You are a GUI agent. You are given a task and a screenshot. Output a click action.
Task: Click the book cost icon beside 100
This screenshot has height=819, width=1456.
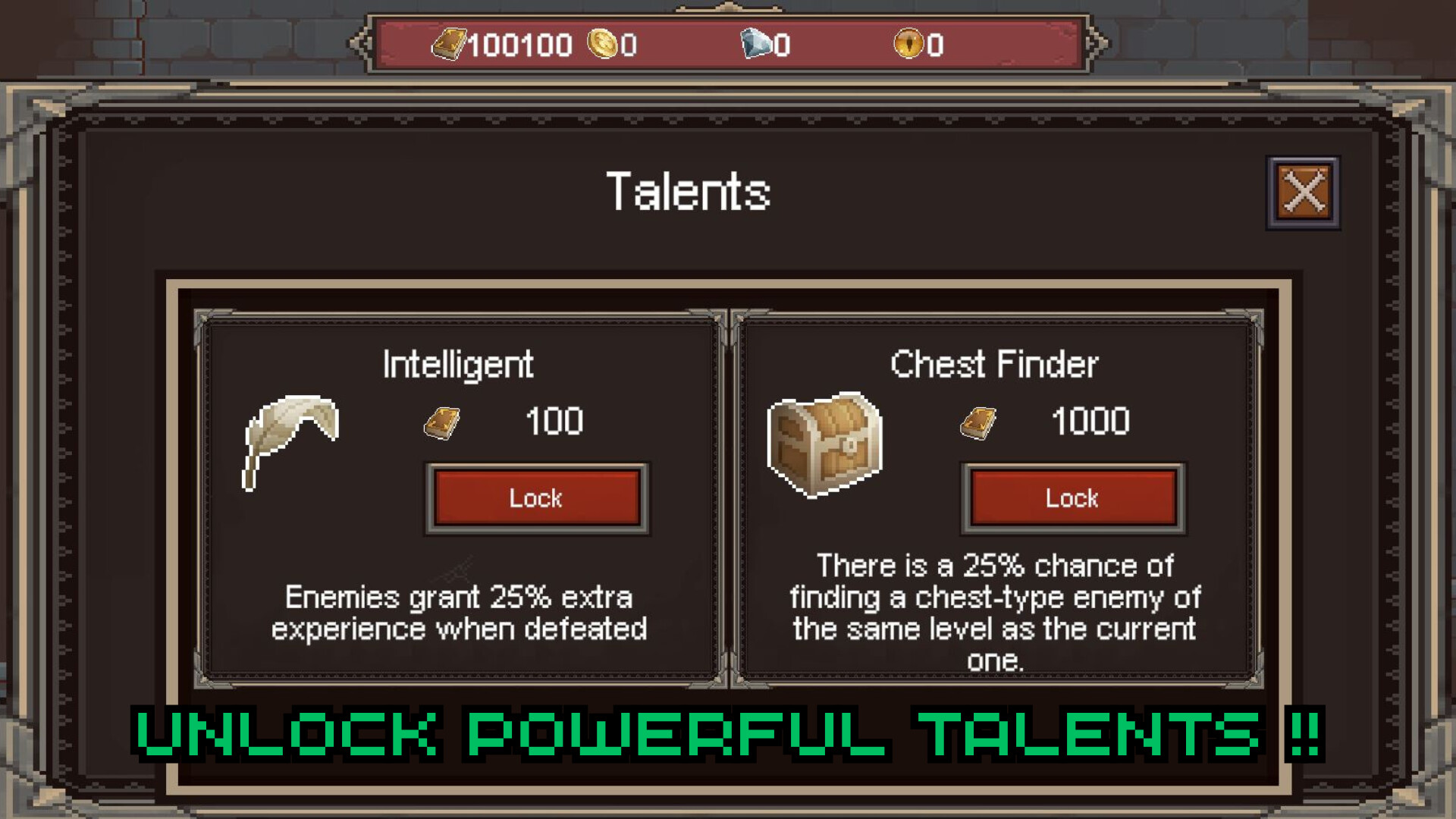[x=441, y=423]
